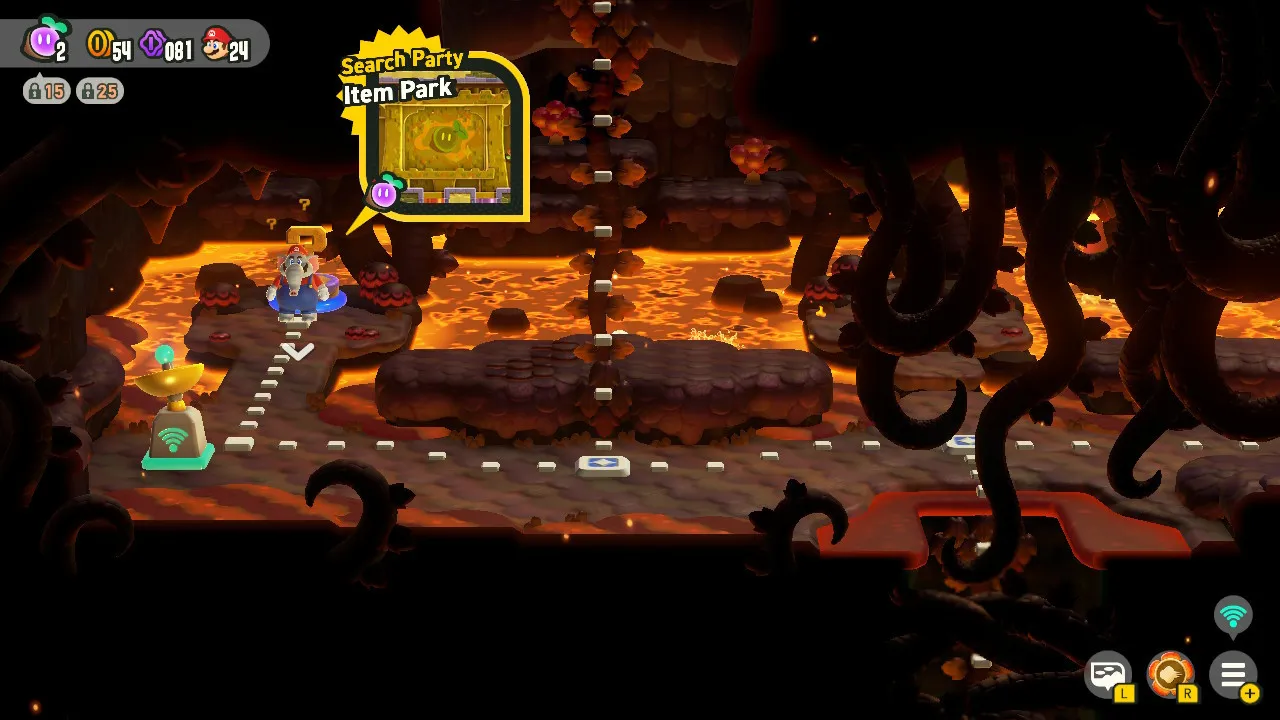Open the map view speech-bubble button
Screen dimensions: 1280x720
(1108, 675)
